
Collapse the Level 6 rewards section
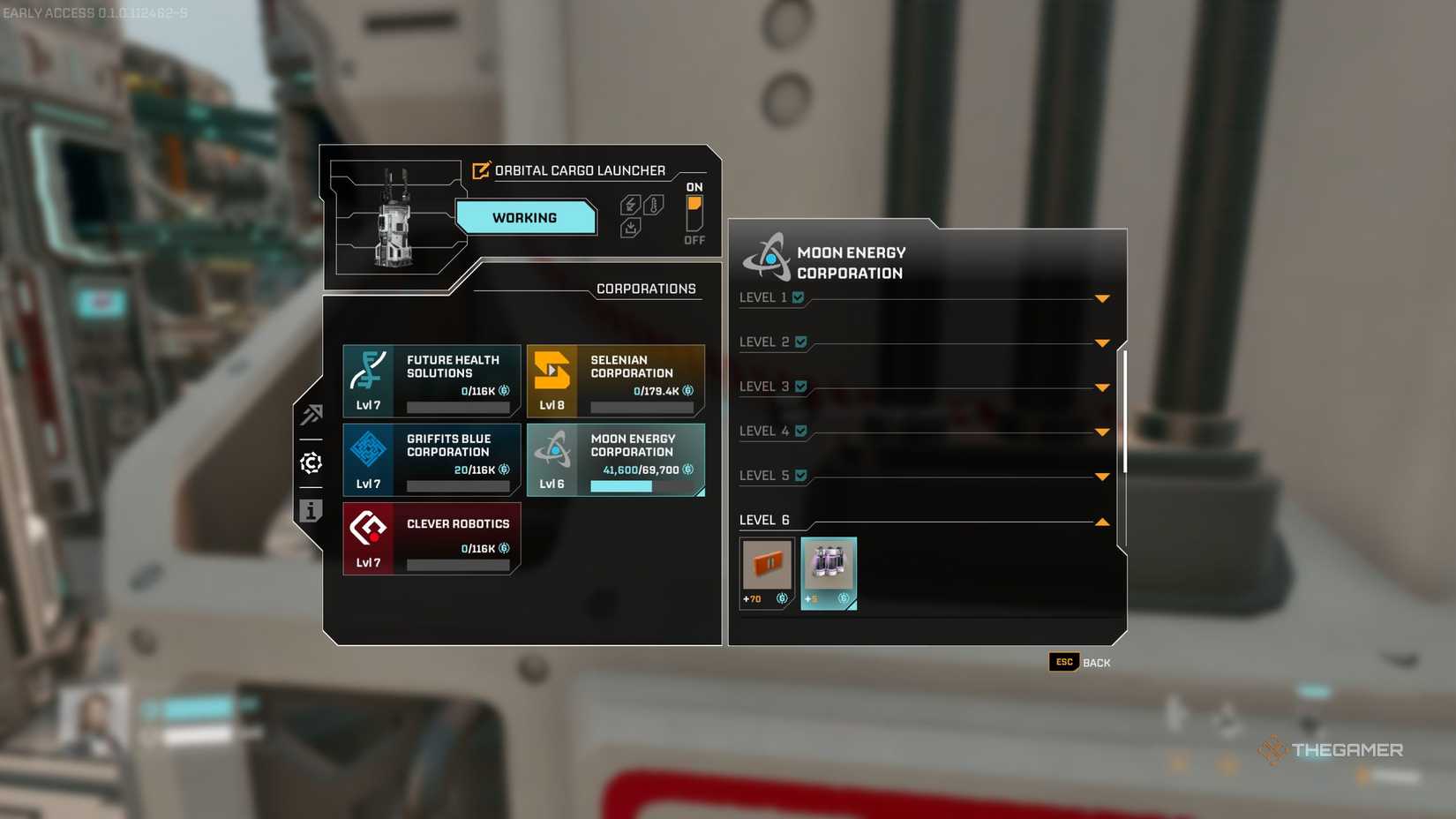pos(1101,522)
